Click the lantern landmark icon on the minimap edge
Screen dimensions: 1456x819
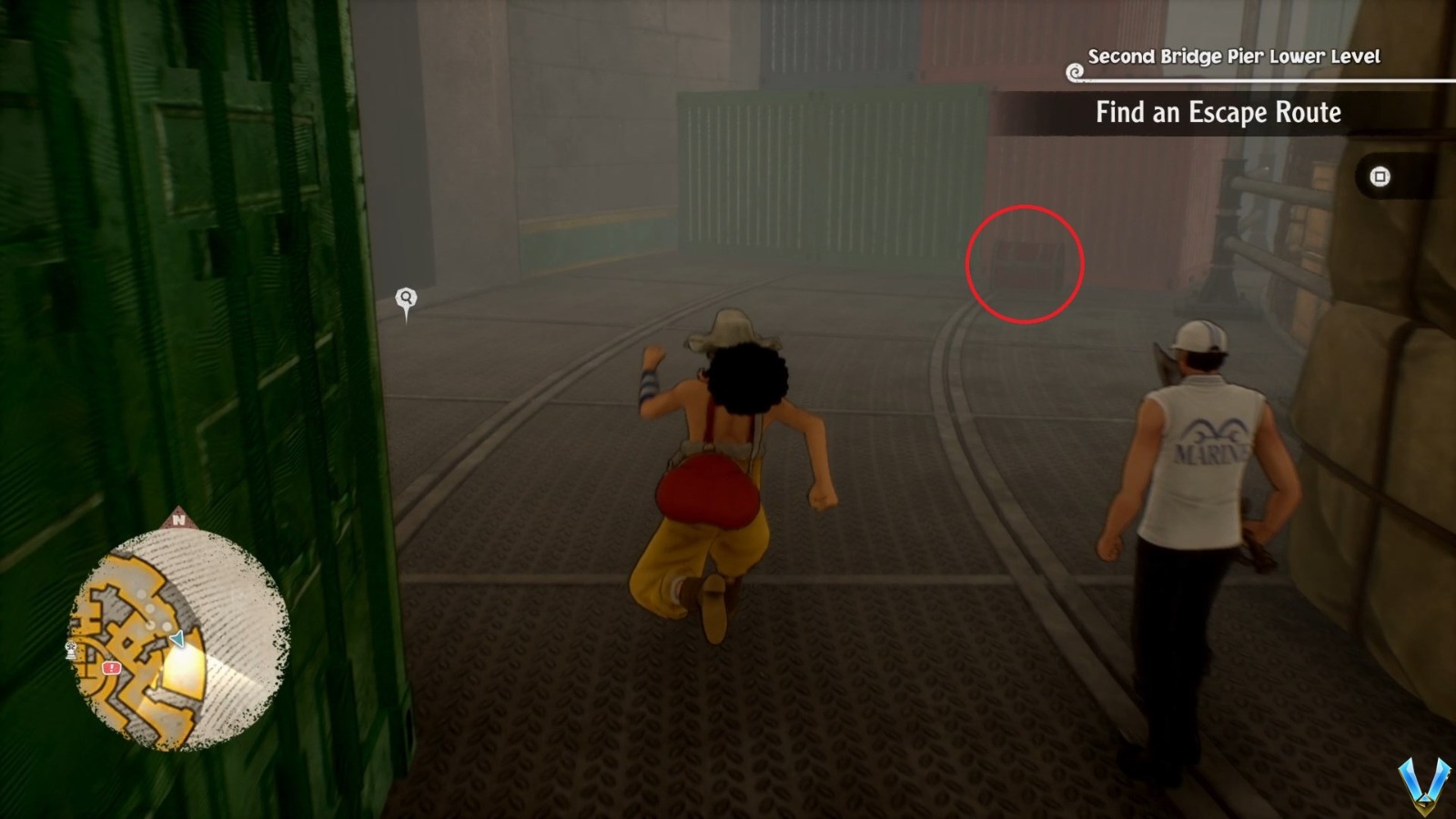pos(70,648)
